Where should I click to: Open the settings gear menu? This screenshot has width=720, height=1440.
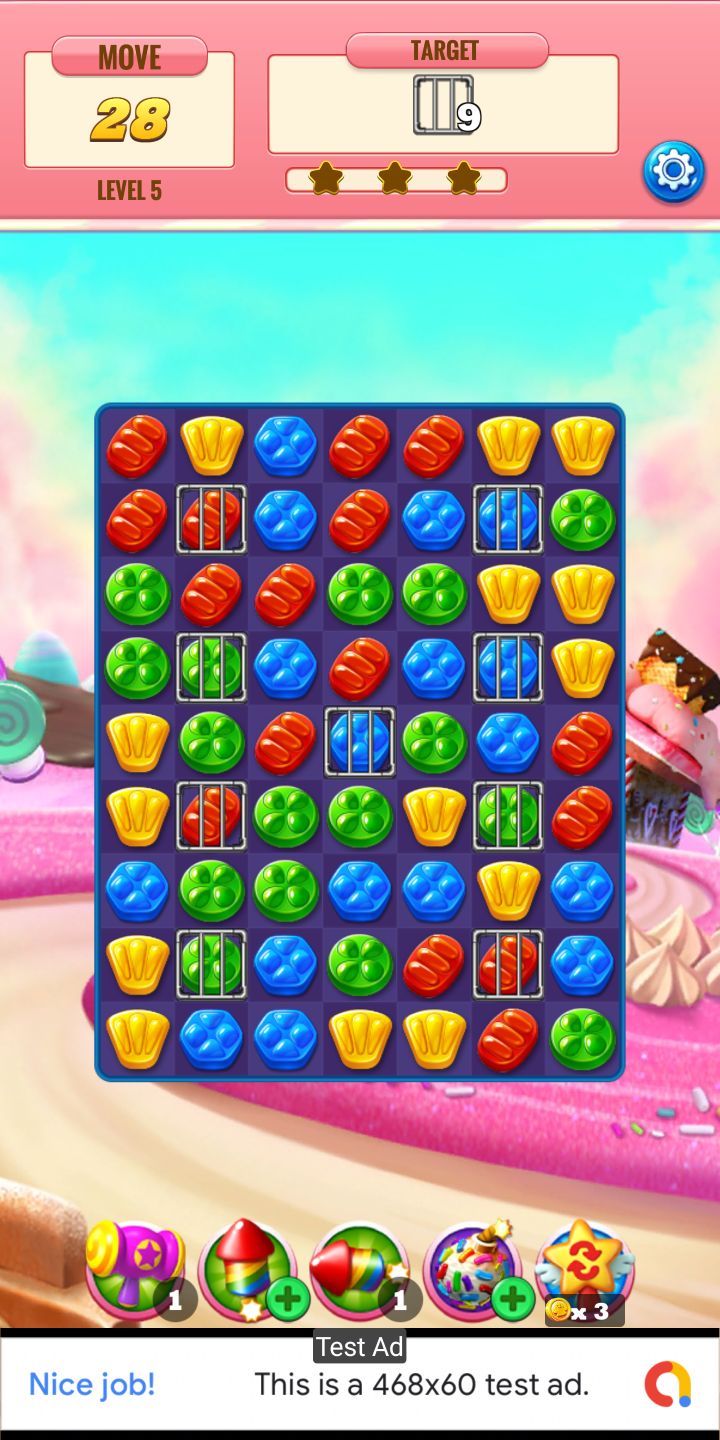(x=673, y=171)
